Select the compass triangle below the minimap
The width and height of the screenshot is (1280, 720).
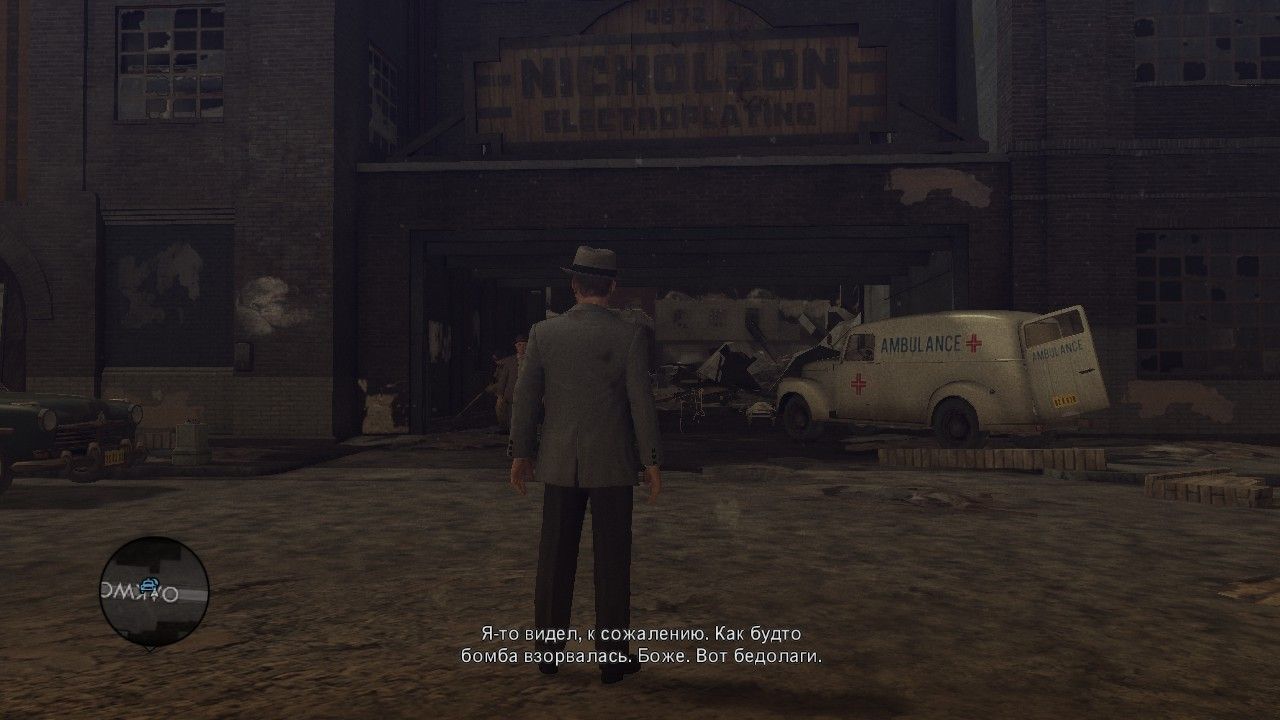click(x=150, y=648)
